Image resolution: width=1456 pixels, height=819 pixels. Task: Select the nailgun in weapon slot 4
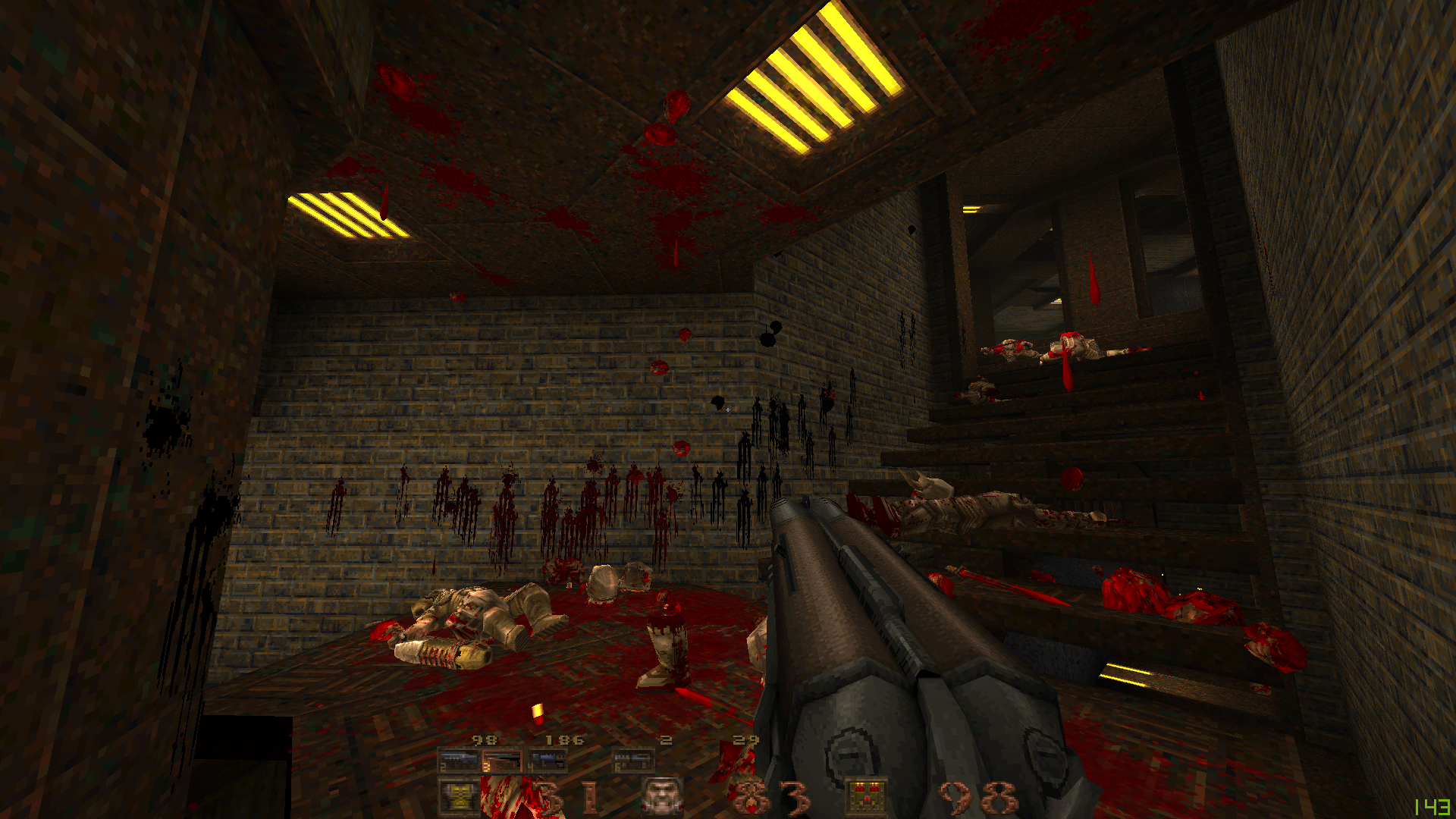548,758
